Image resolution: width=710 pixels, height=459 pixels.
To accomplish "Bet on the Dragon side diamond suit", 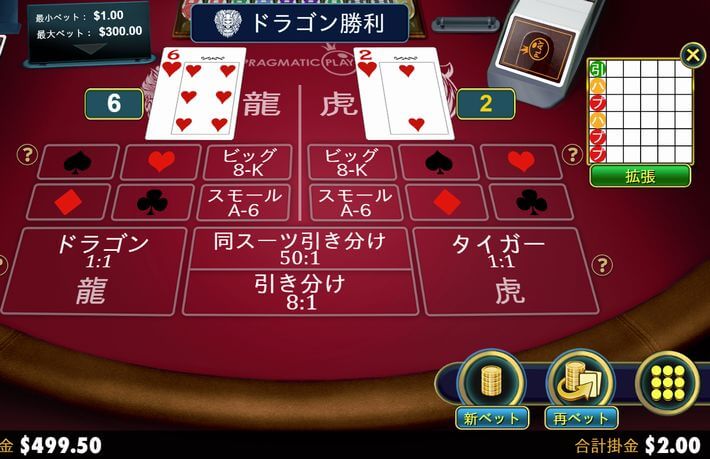I will [x=69, y=202].
